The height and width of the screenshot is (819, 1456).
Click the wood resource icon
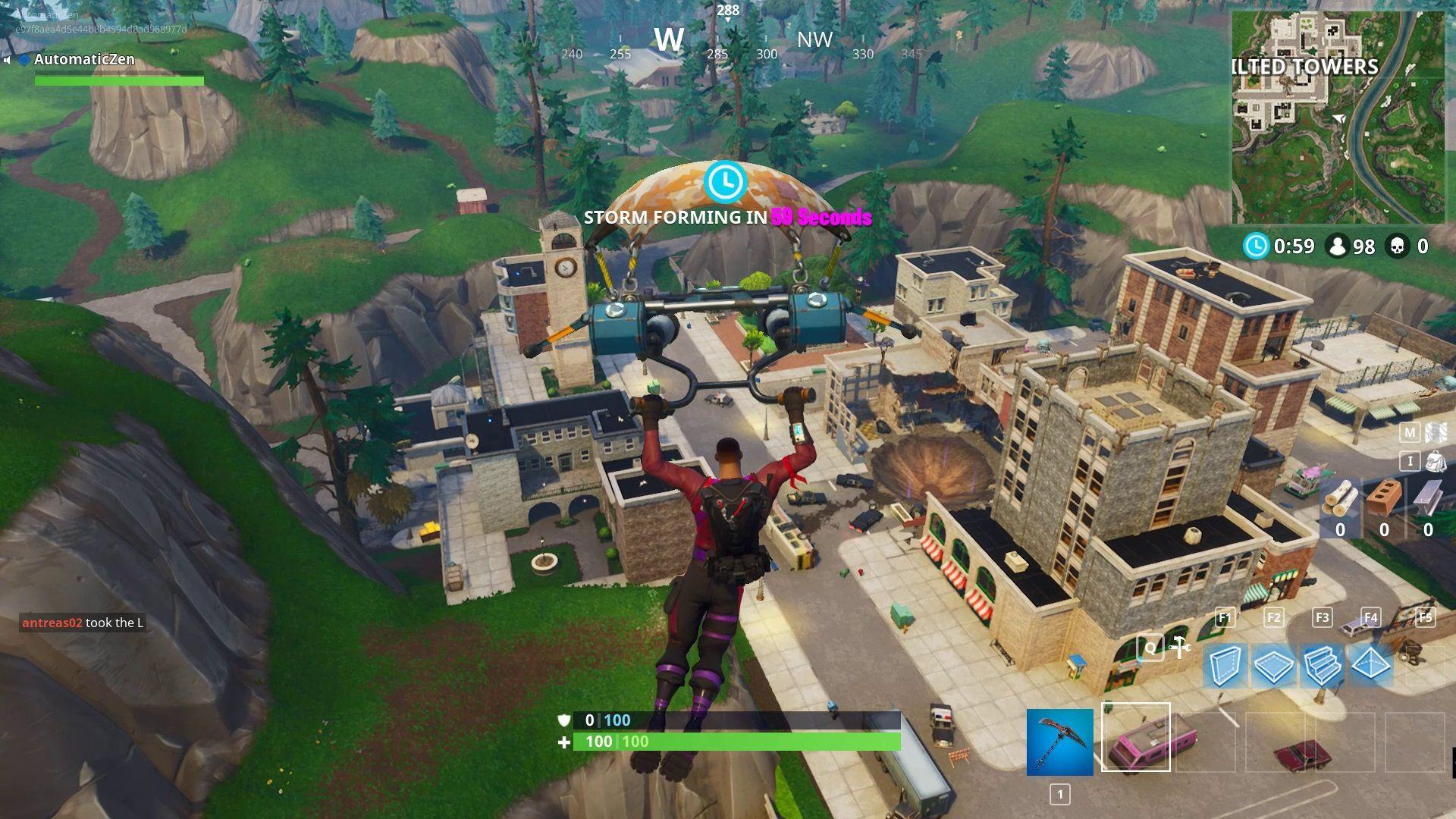tap(1339, 498)
